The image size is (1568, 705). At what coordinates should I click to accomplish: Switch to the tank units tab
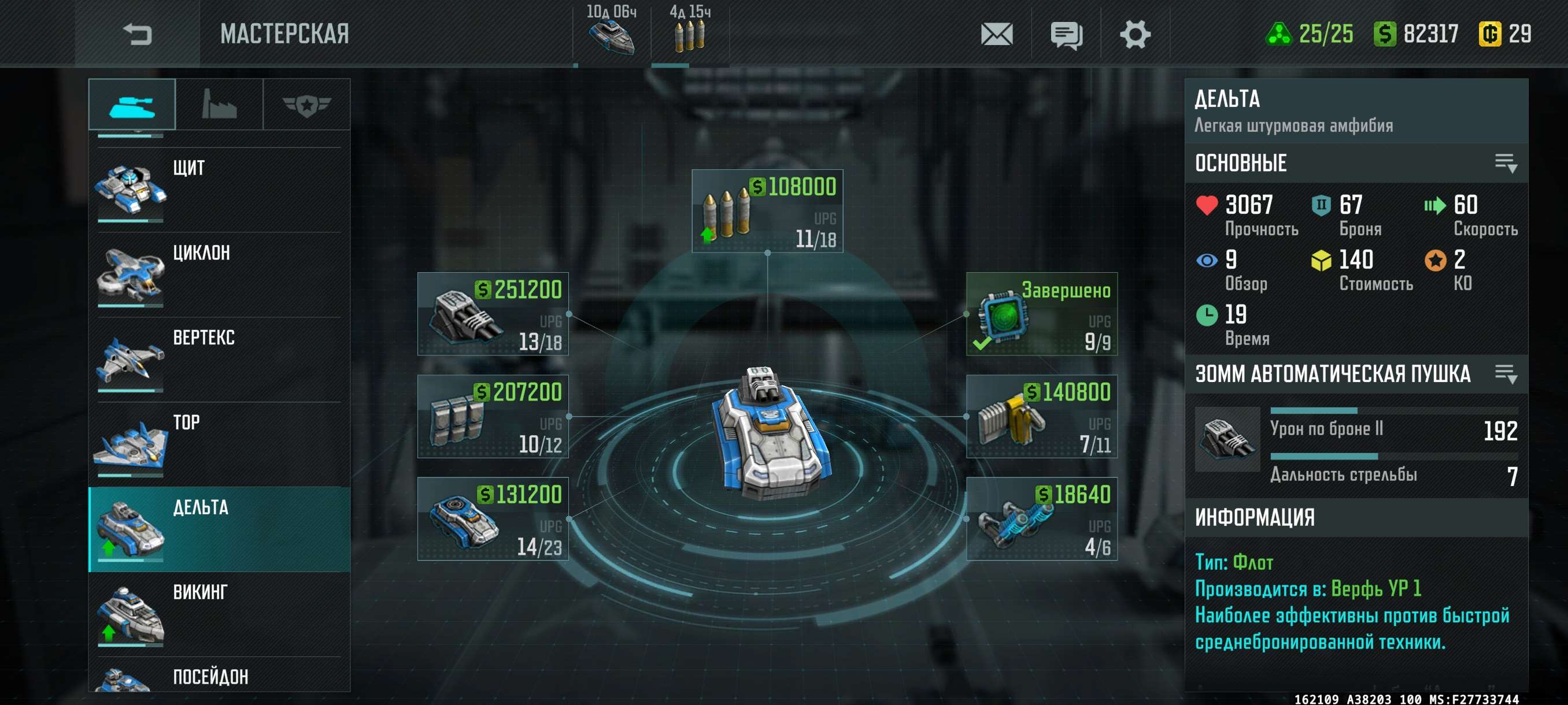coord(132,105)
